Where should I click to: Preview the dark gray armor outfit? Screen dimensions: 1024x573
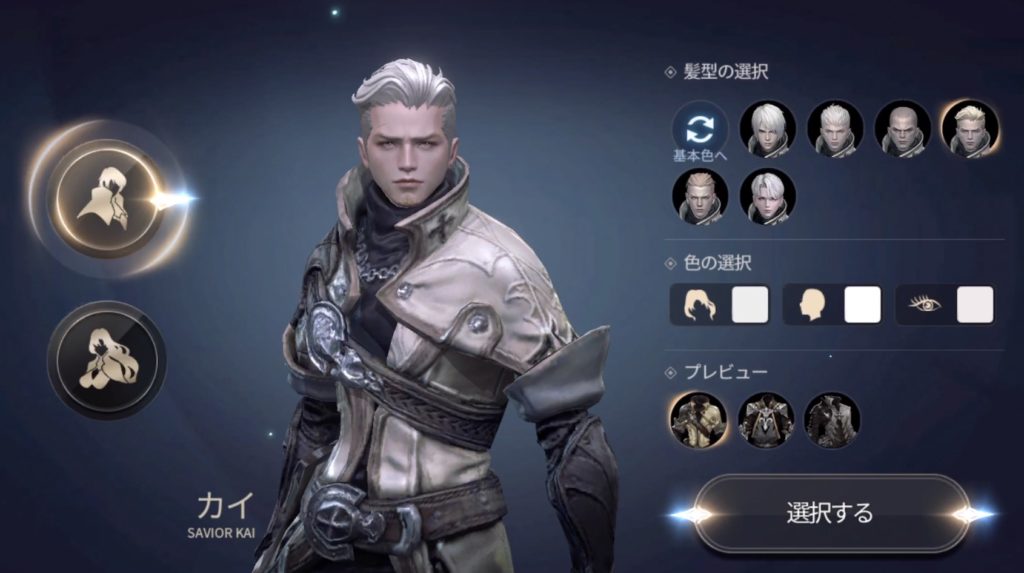832,420
